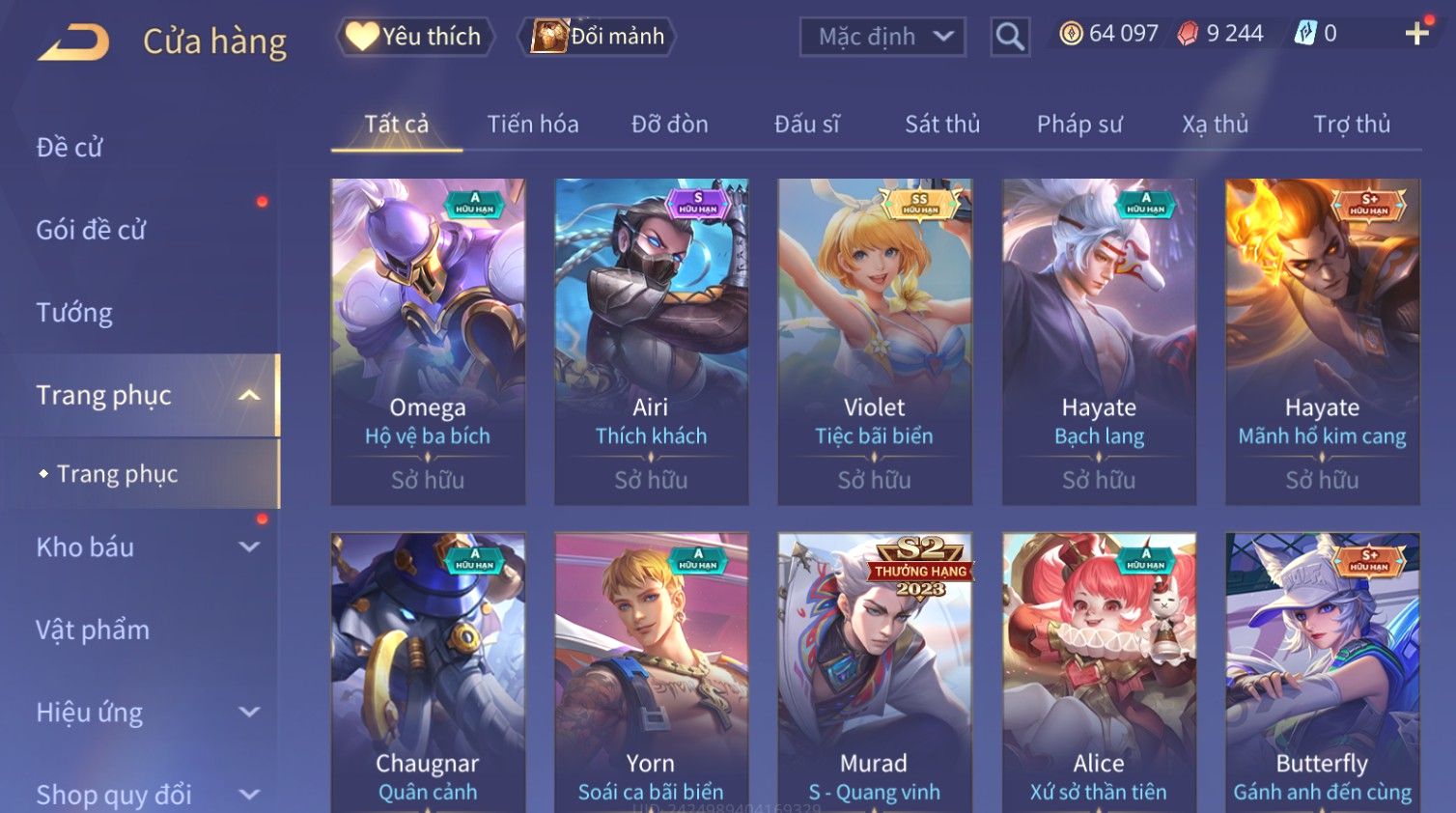Show the Đấu sĩ skins tab

tap(807, 125)
